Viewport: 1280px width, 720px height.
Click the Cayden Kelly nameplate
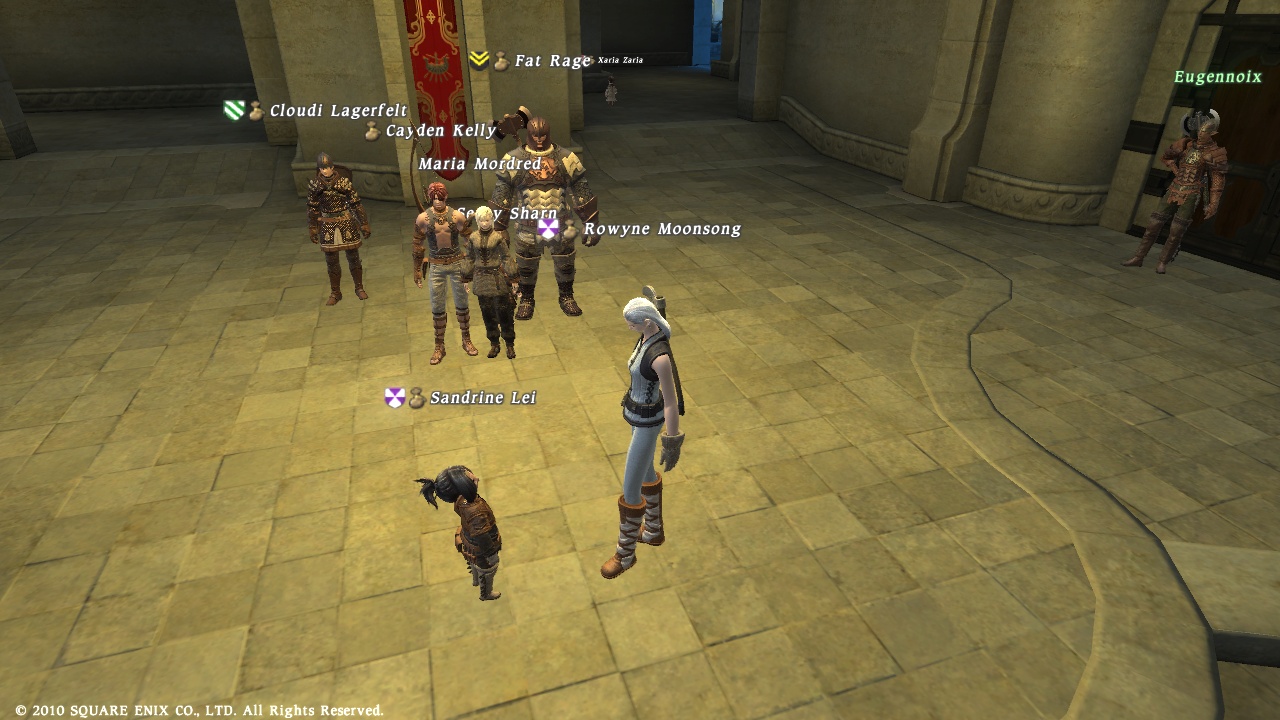440,131
